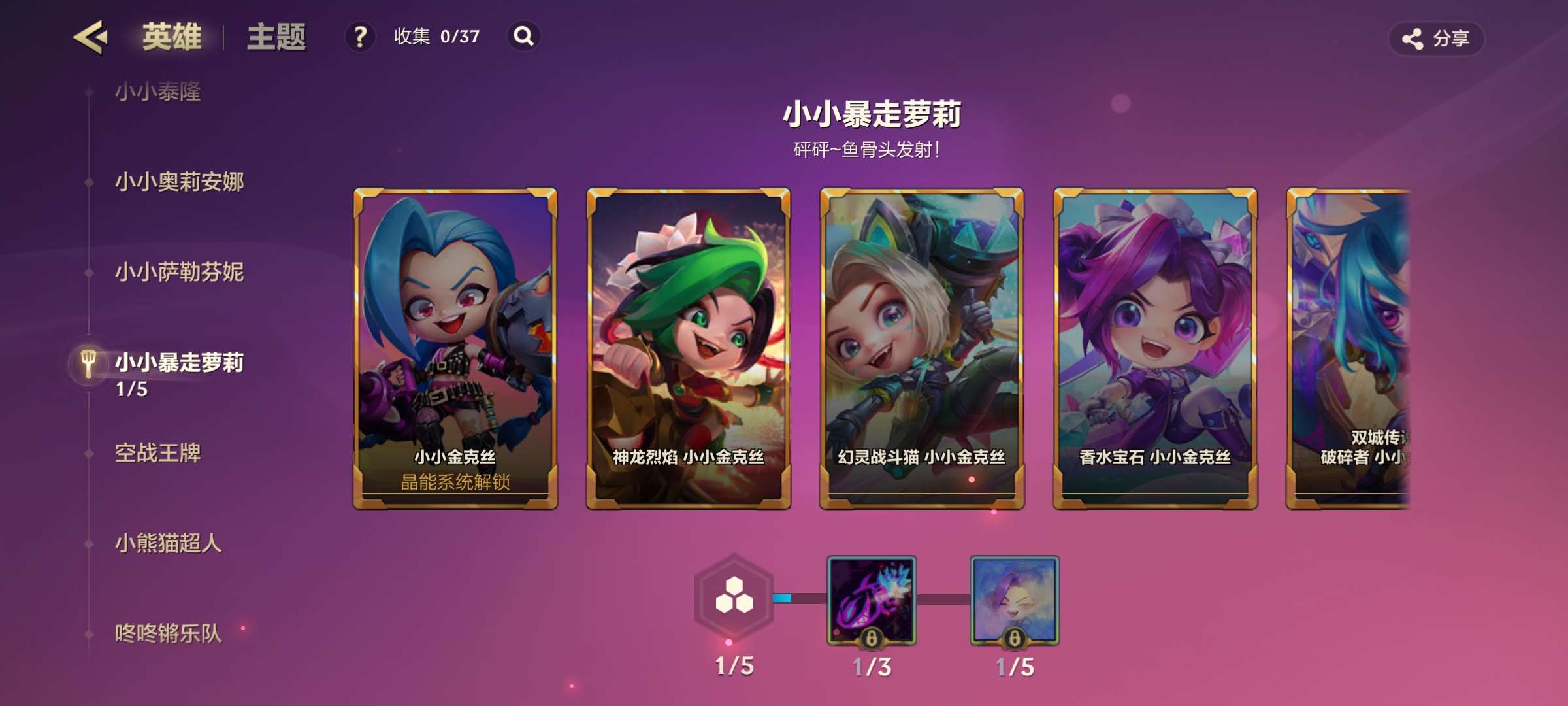
Task: Go back with the arrow button
Action: click(90, 37)
